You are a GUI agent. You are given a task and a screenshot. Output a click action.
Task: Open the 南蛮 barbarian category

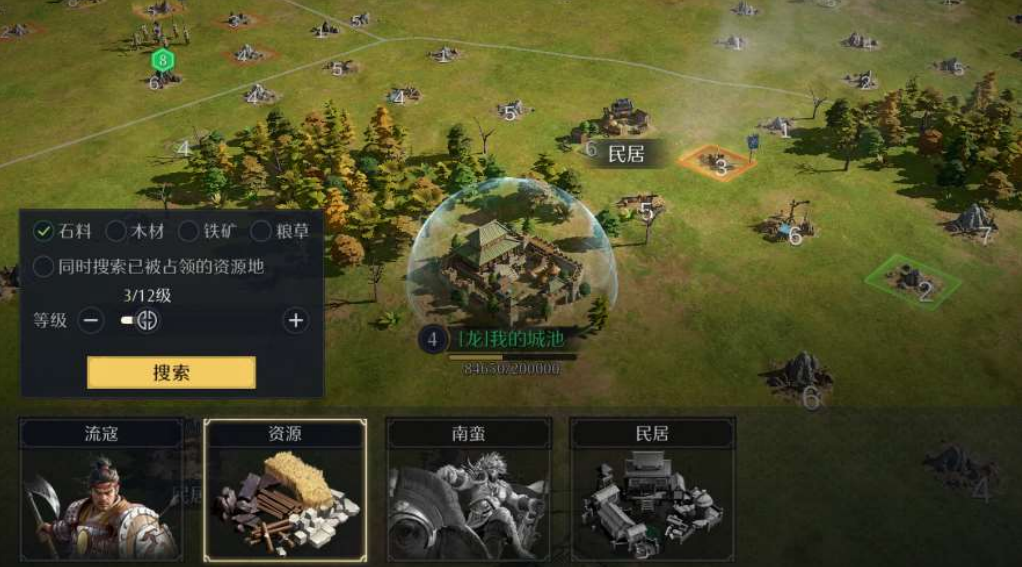[468, 489]
